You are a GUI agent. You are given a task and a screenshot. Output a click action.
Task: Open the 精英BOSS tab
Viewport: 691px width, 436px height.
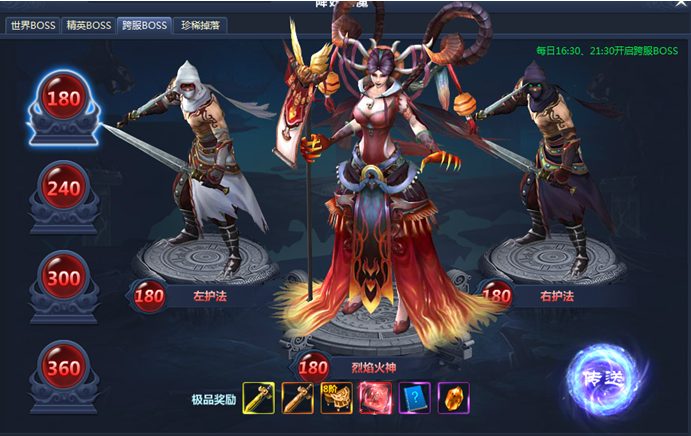[88, 24]
